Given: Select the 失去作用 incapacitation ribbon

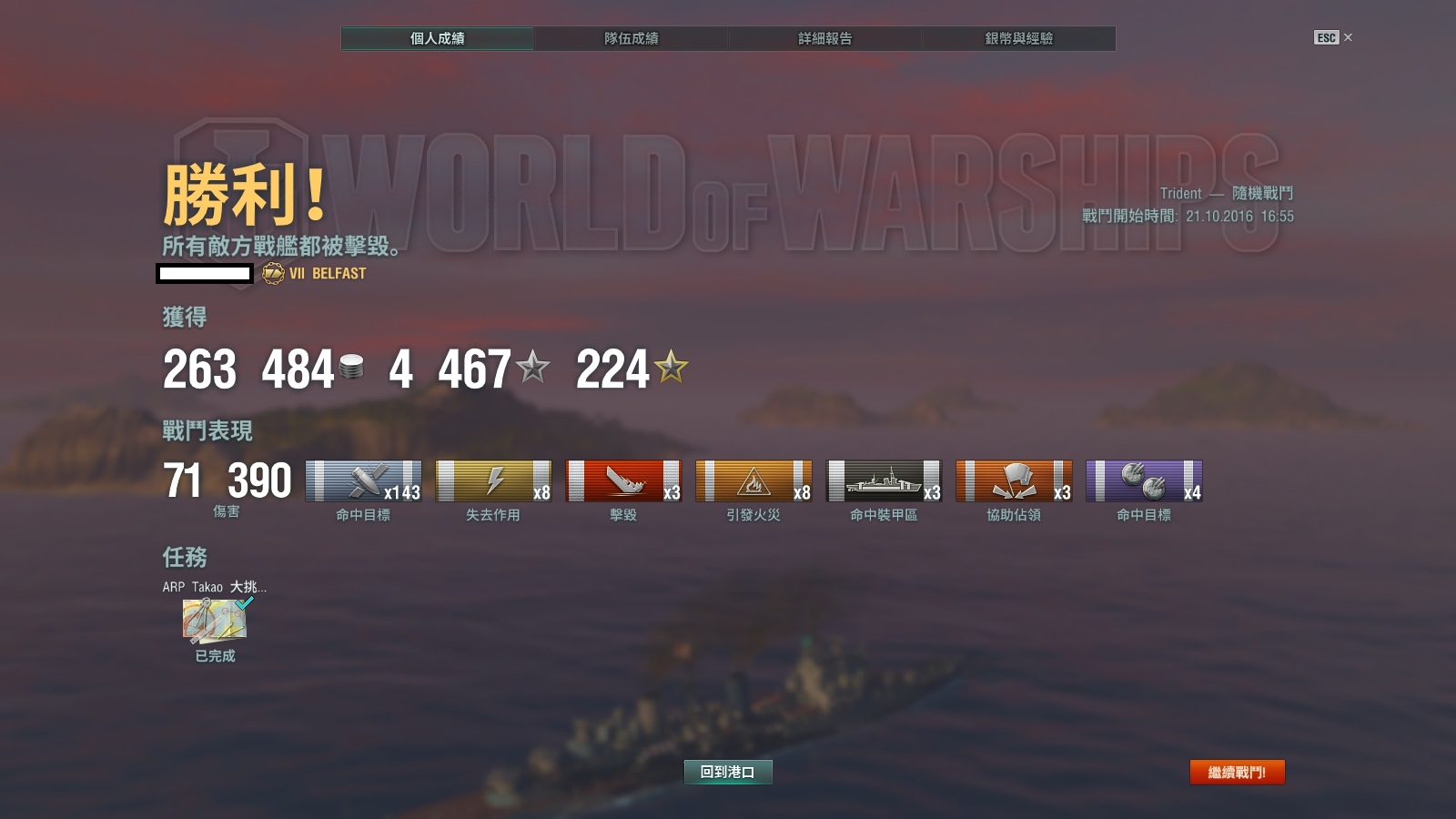Looking at the screenshot, I should pyautogui.click(x=493, y=481).
